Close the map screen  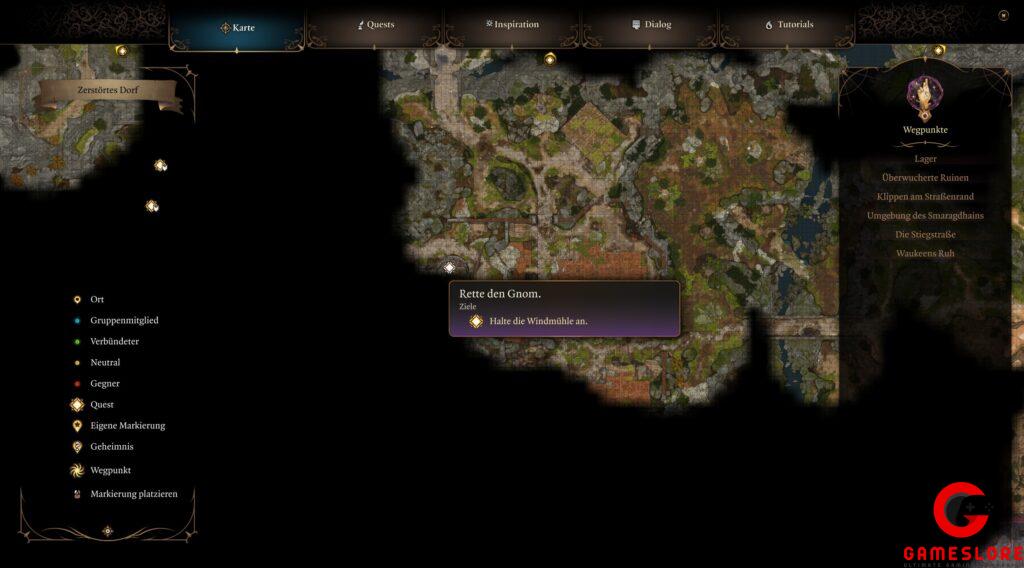click(x=1003, y=15)
